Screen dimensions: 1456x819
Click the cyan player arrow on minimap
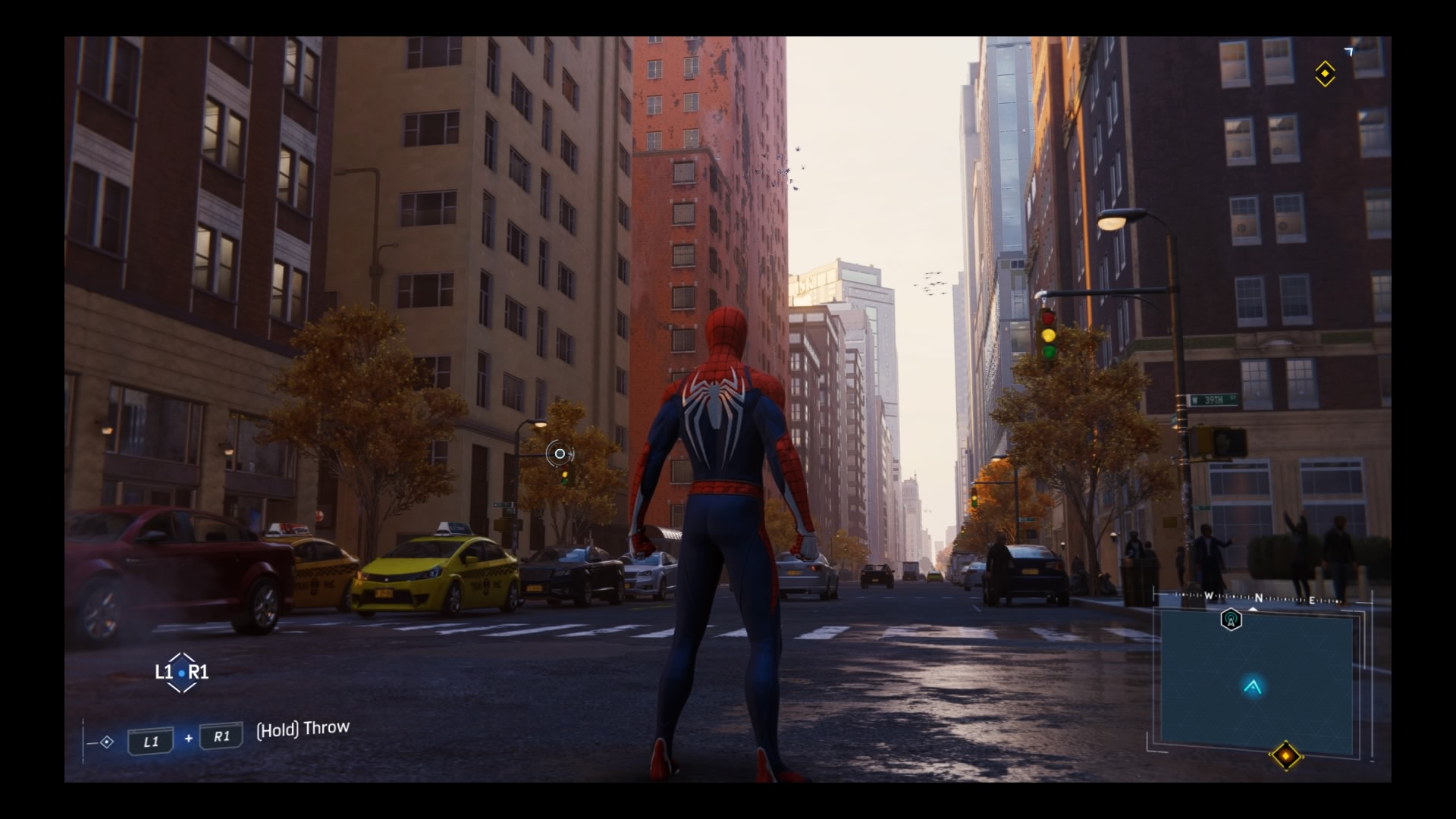click(x=1253, y=687)
